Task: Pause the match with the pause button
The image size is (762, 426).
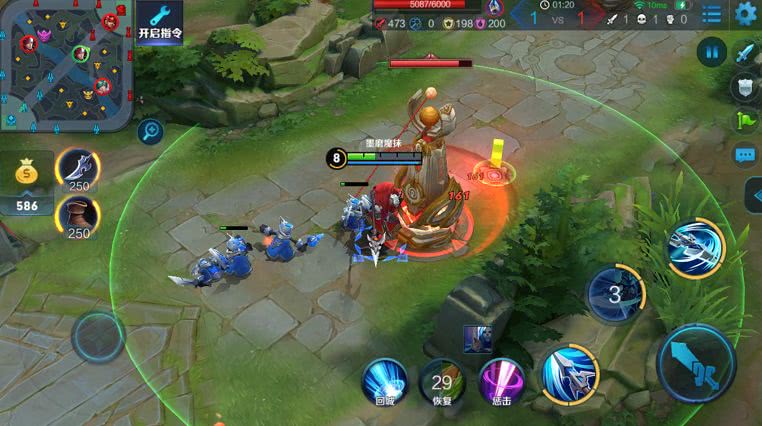Action: 712,51
